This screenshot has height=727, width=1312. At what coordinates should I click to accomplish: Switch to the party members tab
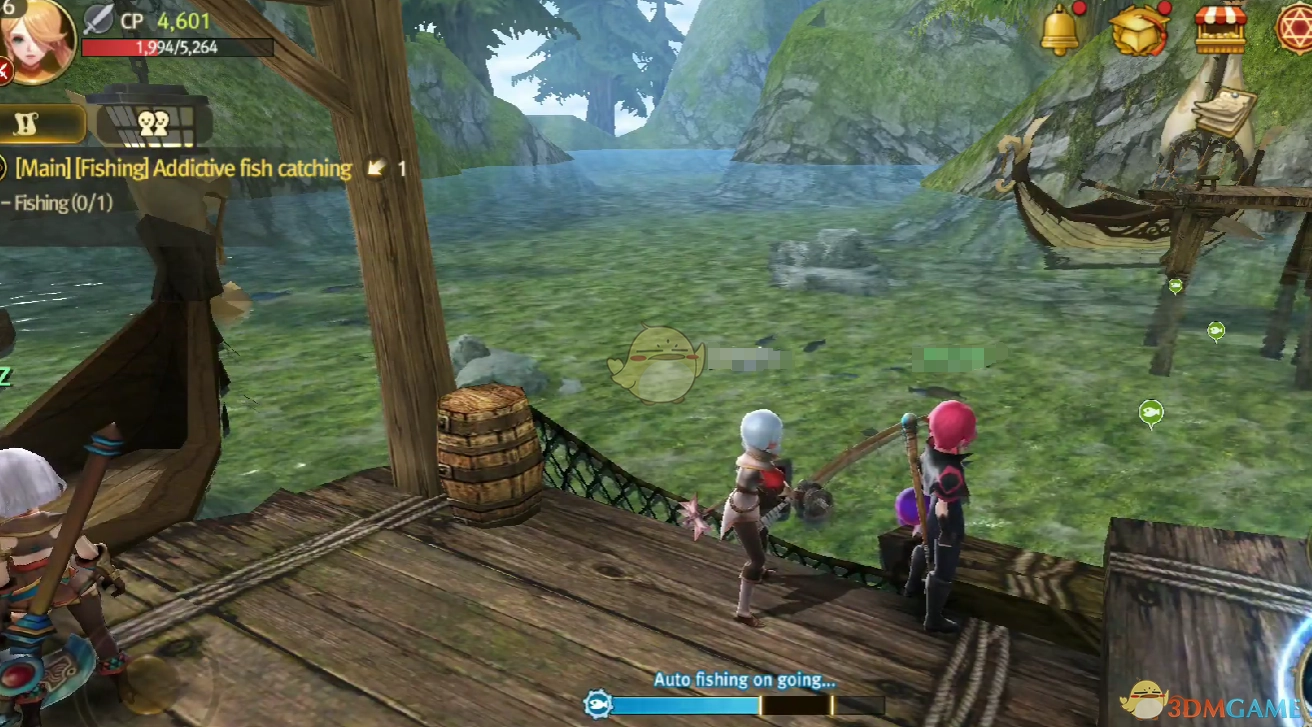tap(153, 123)
